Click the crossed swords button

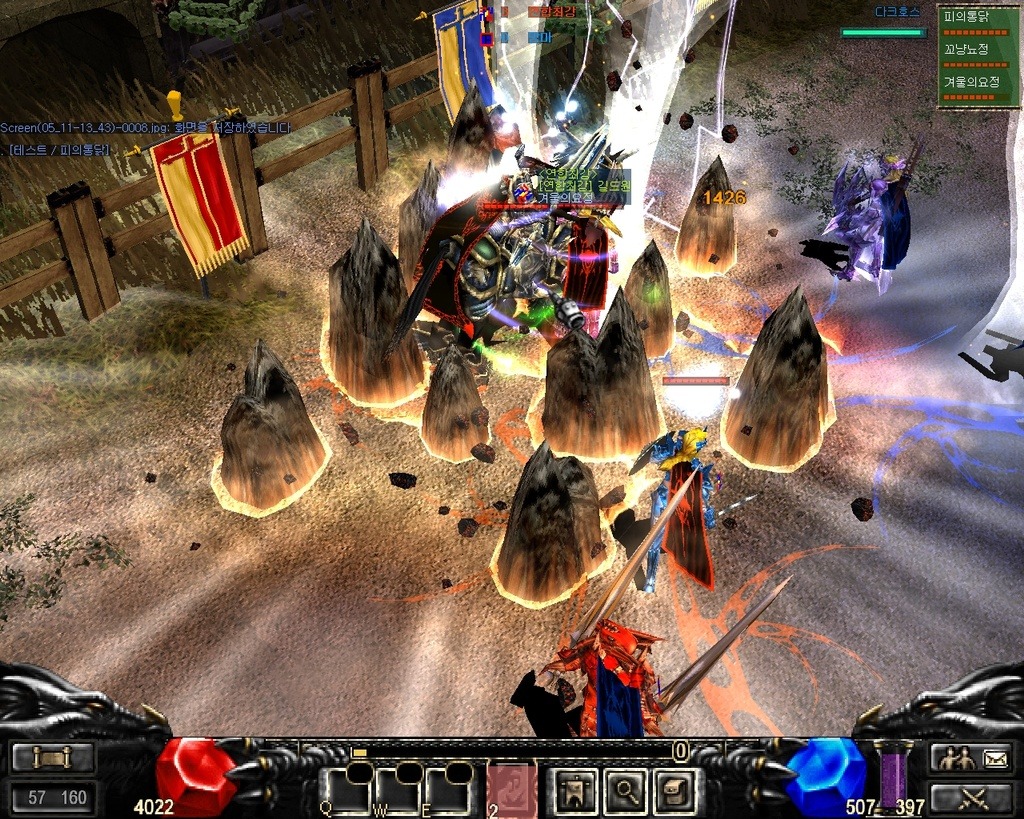[x=973, y=798]
